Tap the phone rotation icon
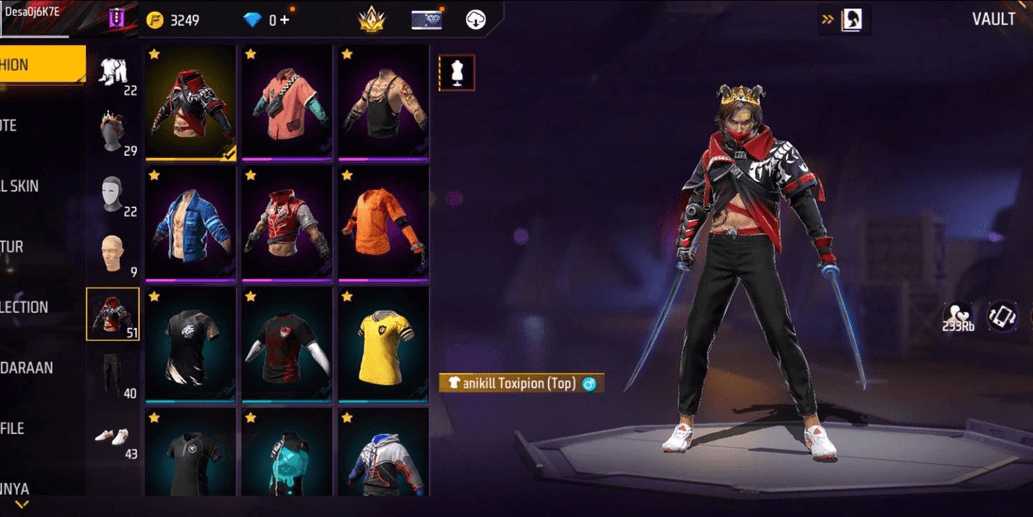This screenshot has height=517, width=1033. (x=1003, y=316)
